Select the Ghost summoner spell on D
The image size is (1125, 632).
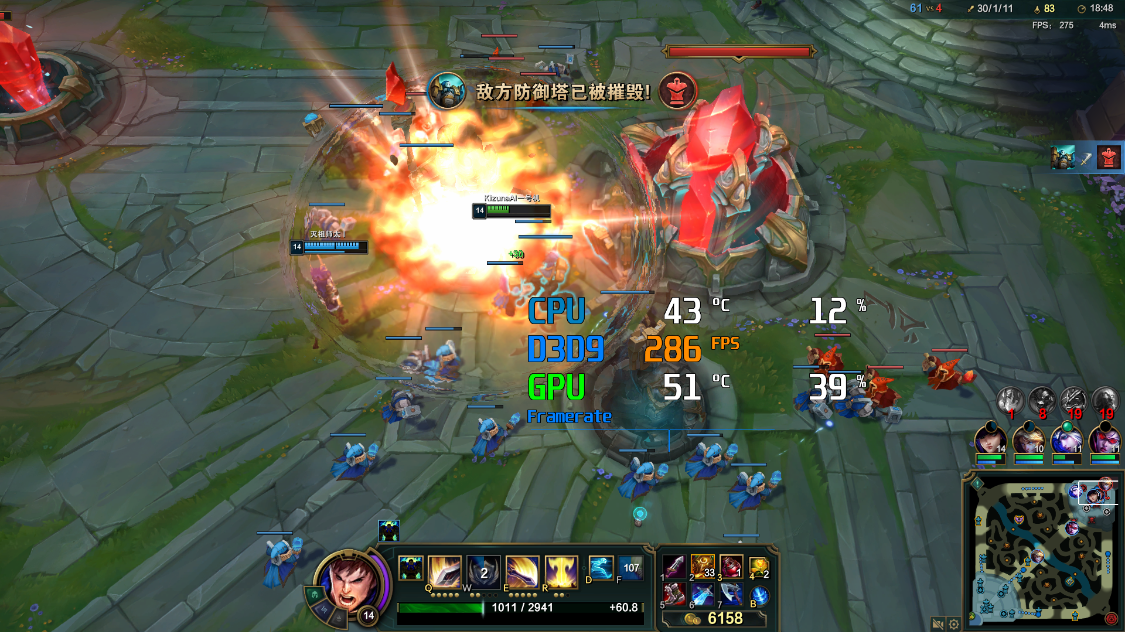tap(601, 568)
